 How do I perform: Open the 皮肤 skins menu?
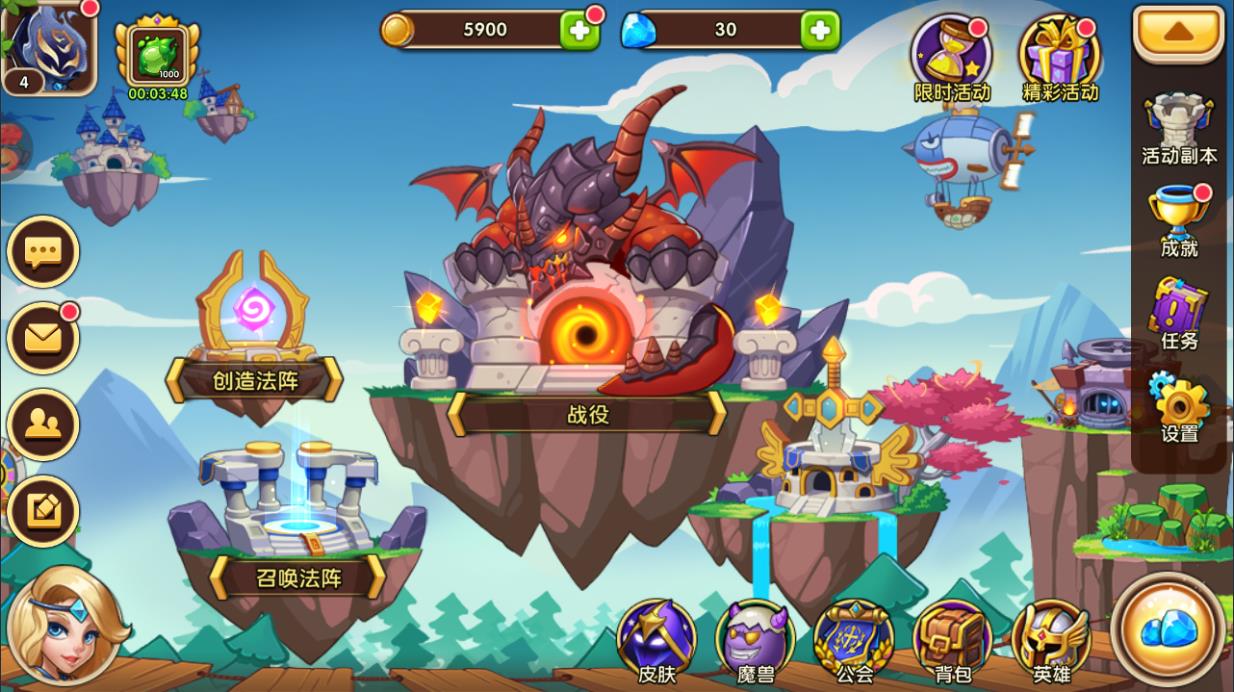(x=656, y=642)
